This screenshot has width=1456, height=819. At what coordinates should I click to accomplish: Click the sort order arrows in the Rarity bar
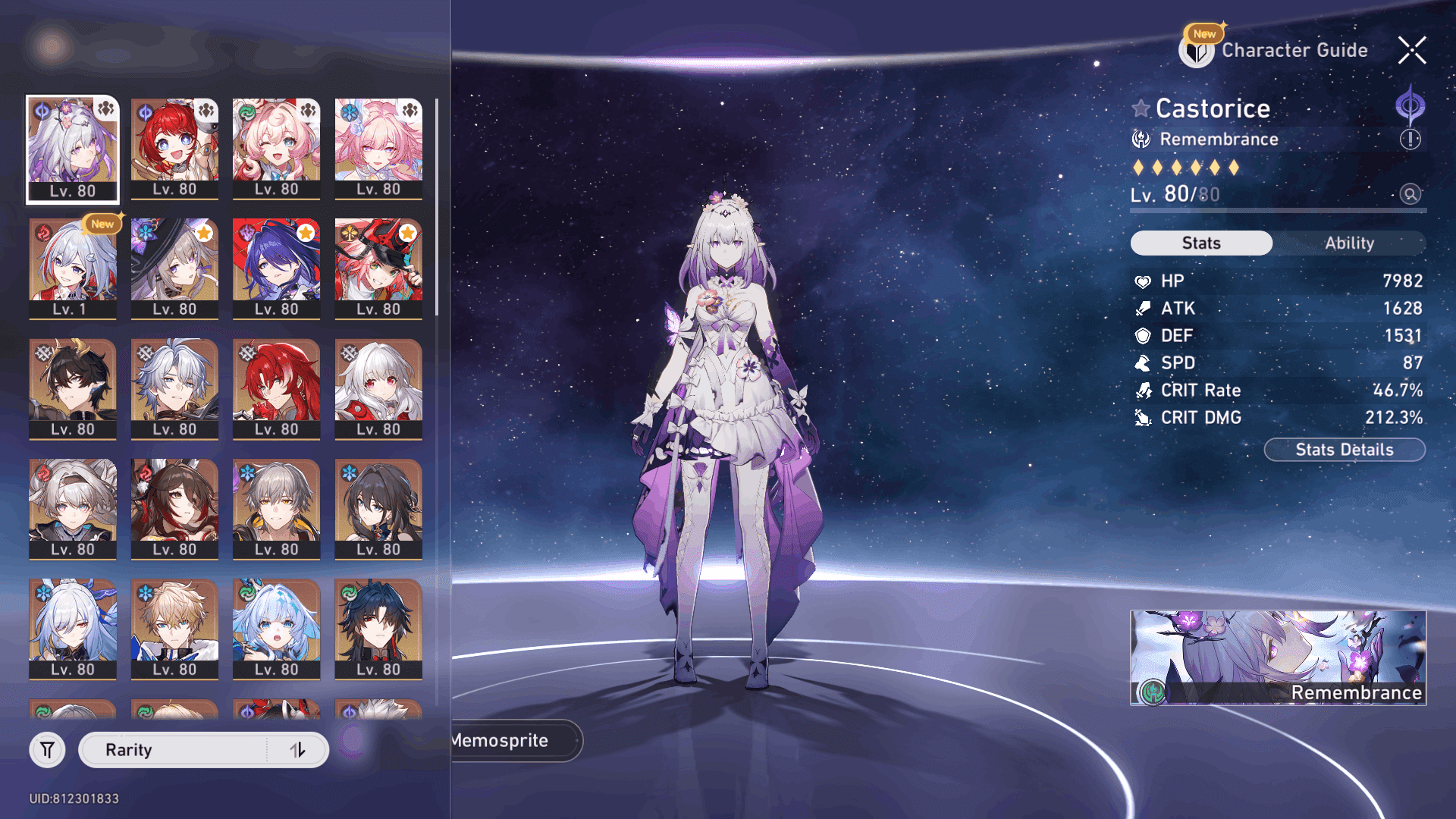tap(297, 749)
